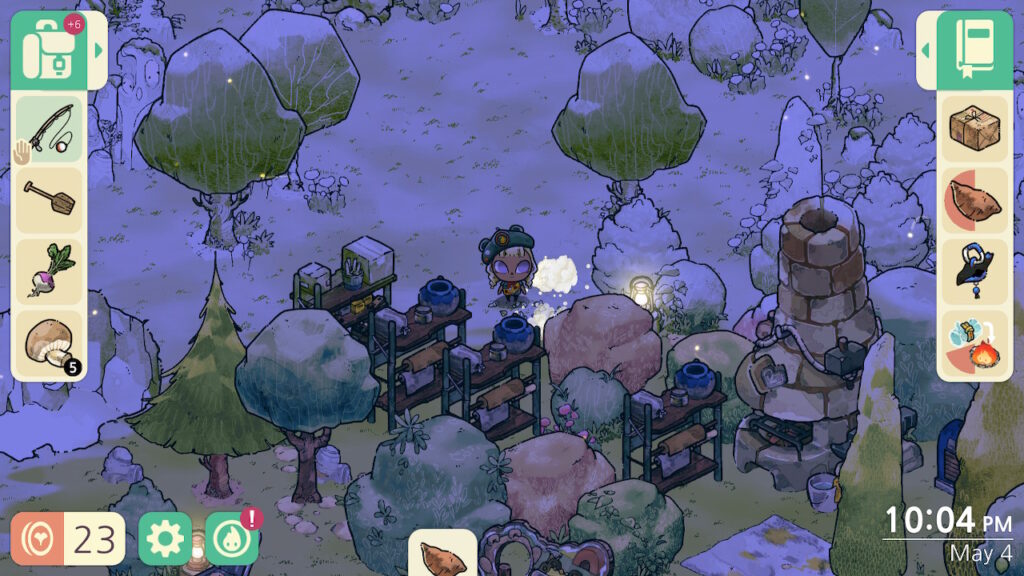Viewport: 1024px width, 576px height.
Task: Equip the shovel from the tool bar
Action: click(x=50, y=199)
